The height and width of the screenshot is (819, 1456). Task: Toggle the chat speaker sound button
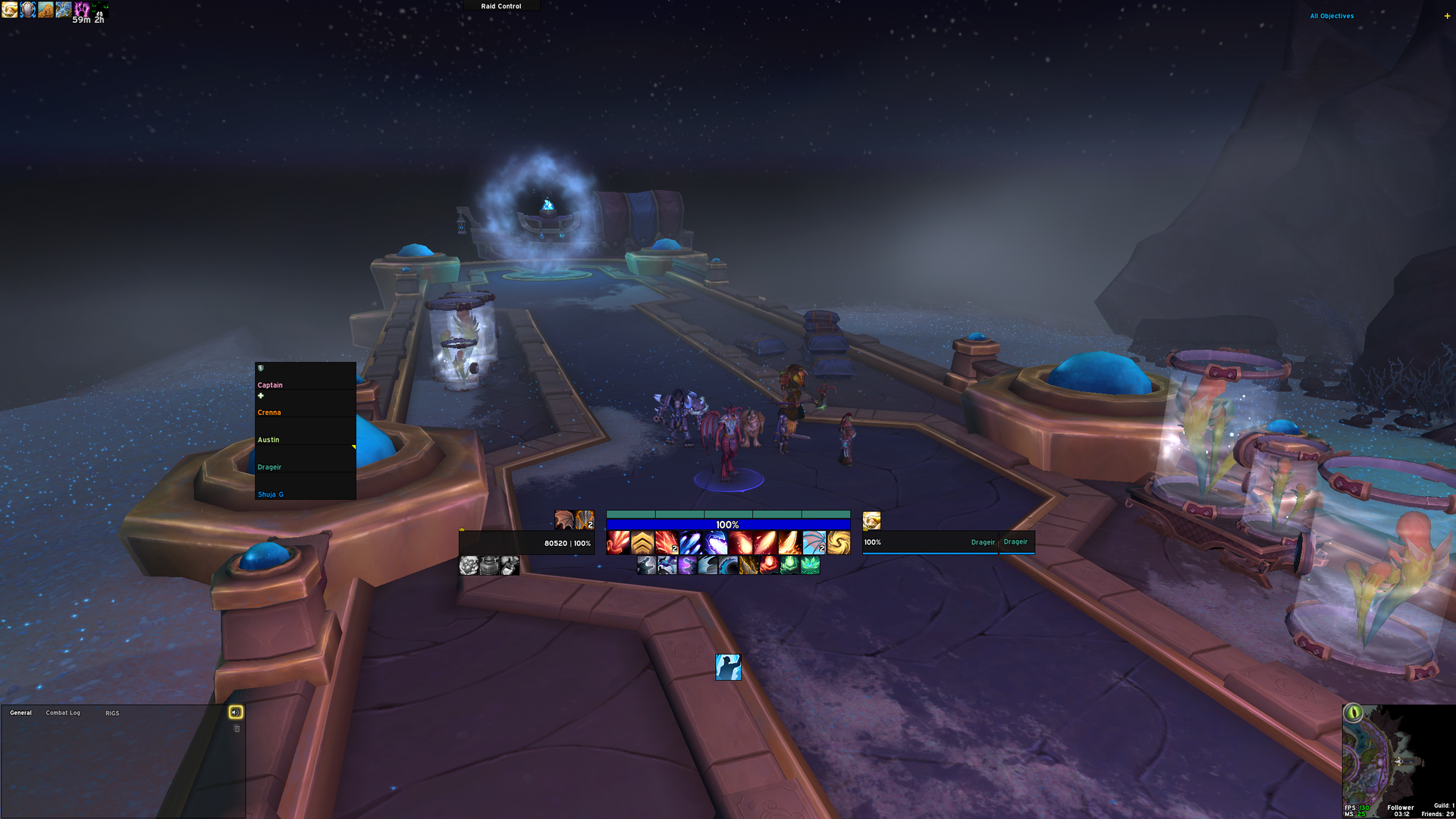tap(236, 712)
